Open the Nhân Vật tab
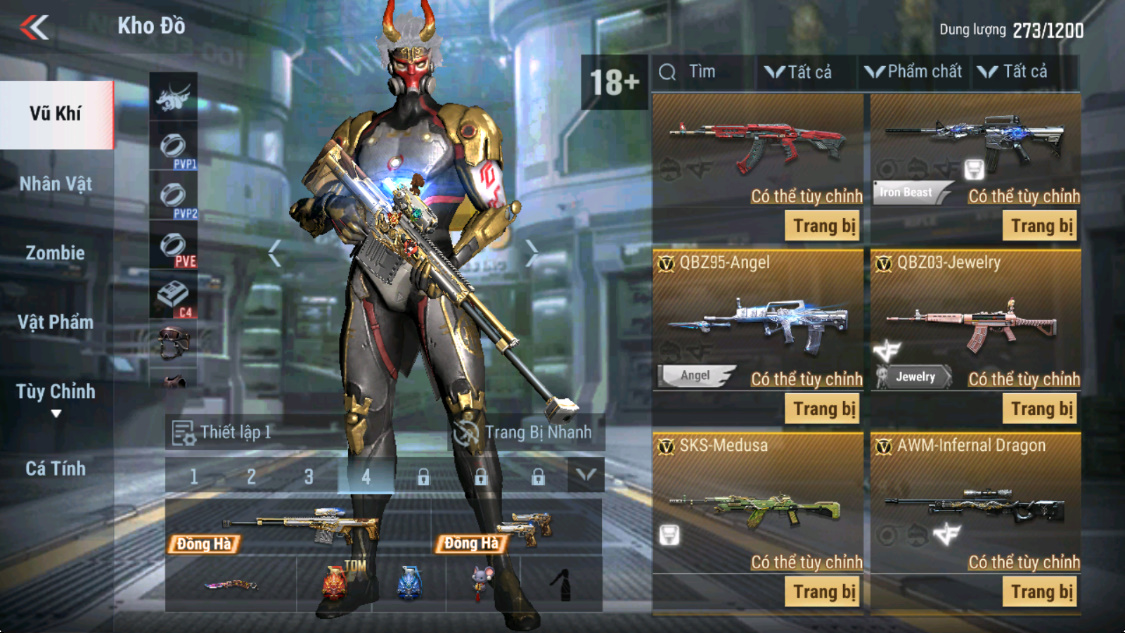1125x633 pixels. pos(56,184)
